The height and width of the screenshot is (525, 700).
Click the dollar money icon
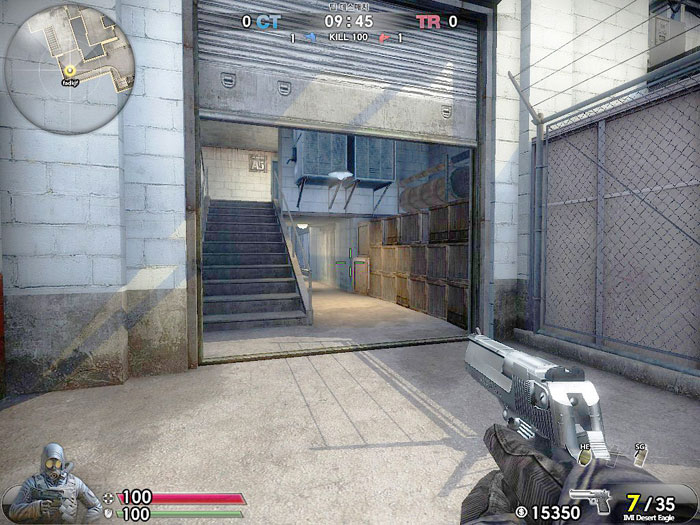522,512
